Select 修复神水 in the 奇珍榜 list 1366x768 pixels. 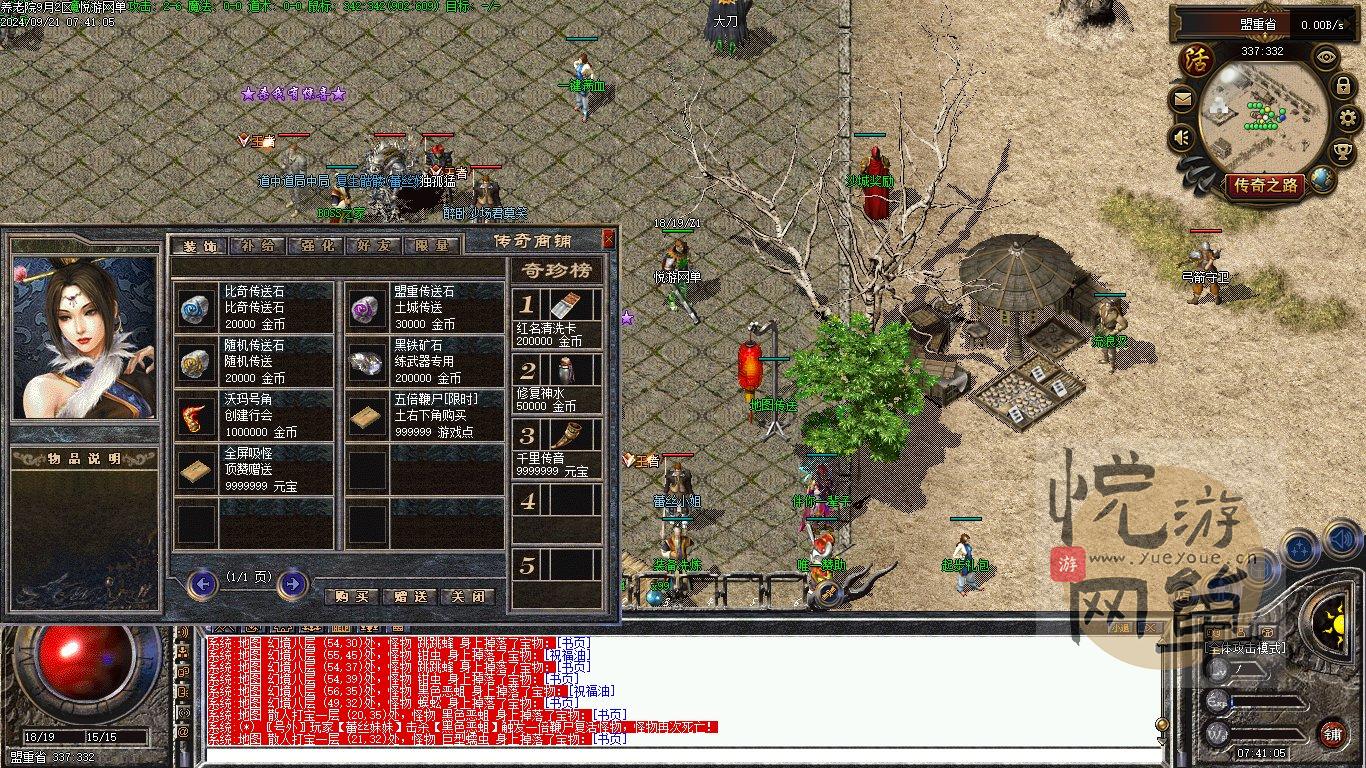click(x=557, y=384)
